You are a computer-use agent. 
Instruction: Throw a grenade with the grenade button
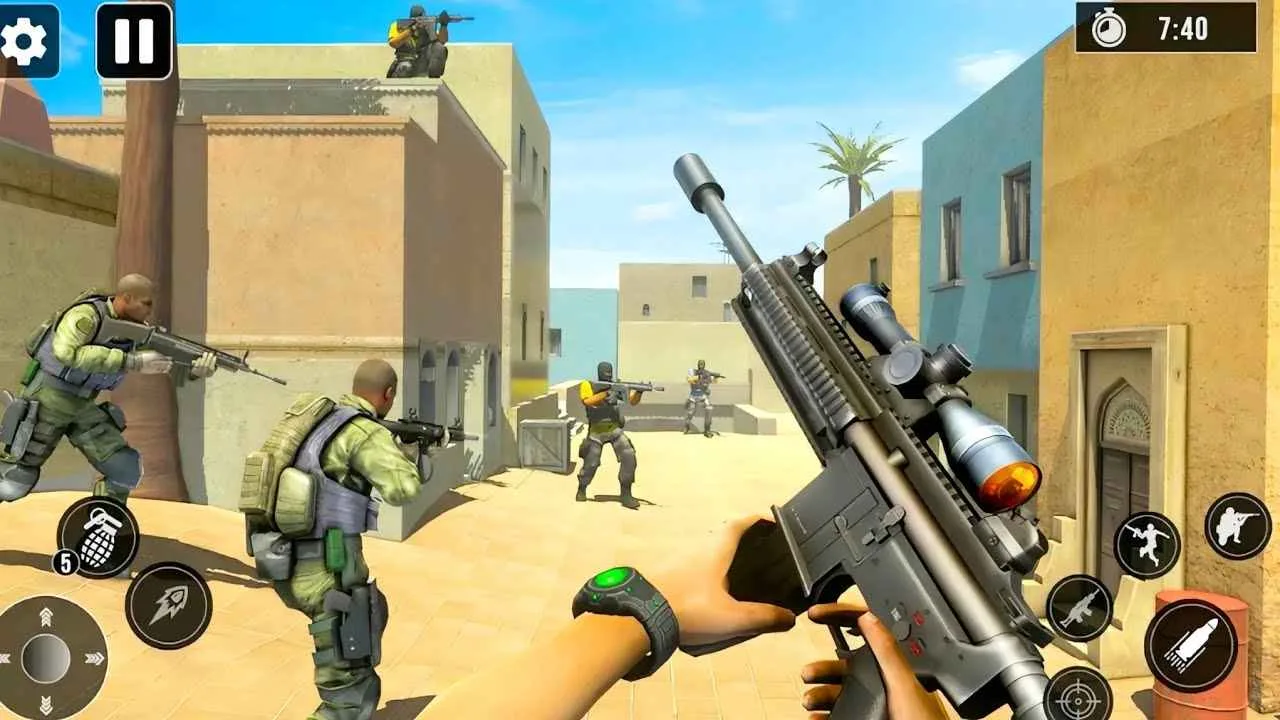(98, 537)
